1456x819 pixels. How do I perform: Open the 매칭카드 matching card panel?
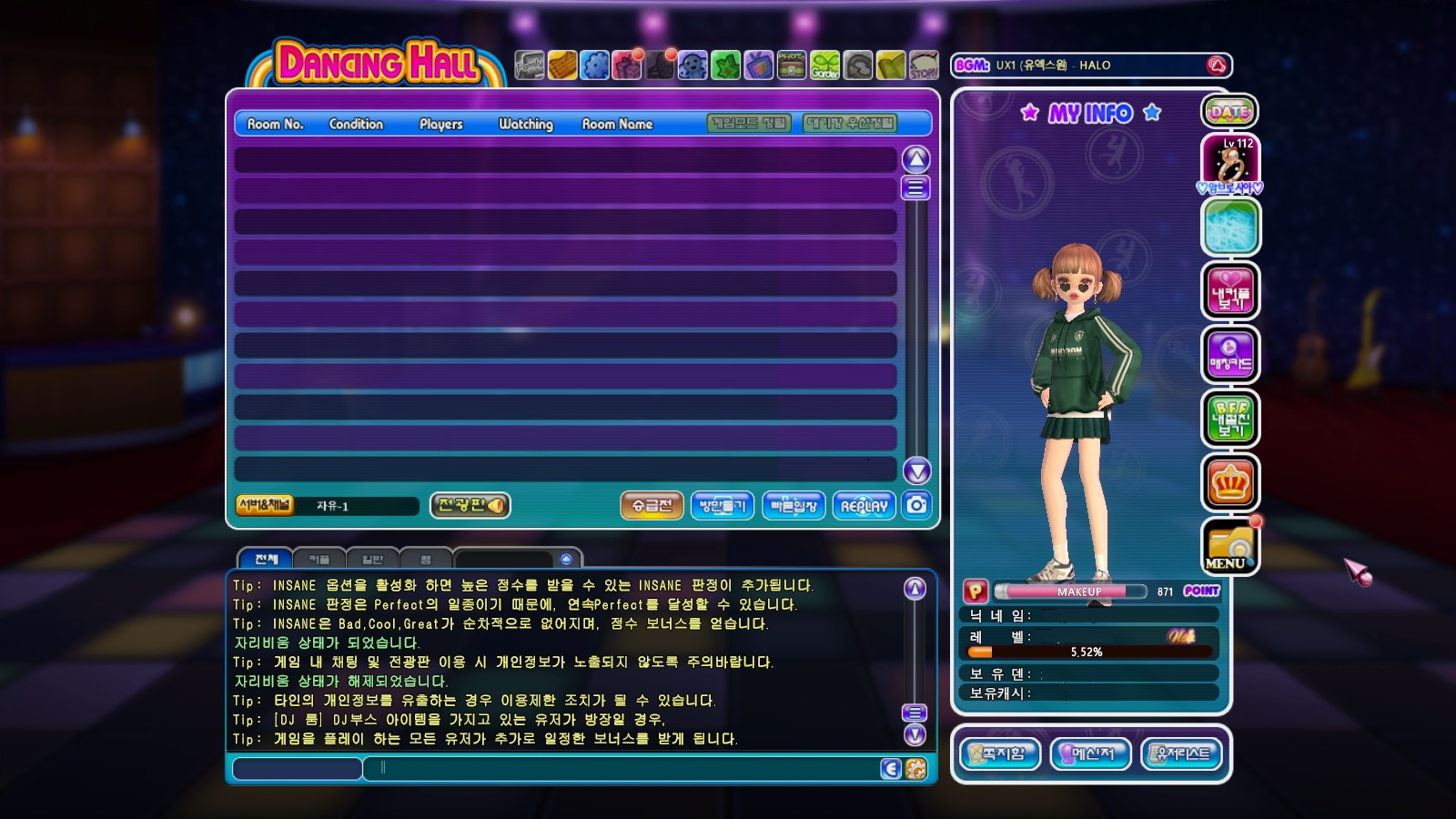[x=1230, y=355]
